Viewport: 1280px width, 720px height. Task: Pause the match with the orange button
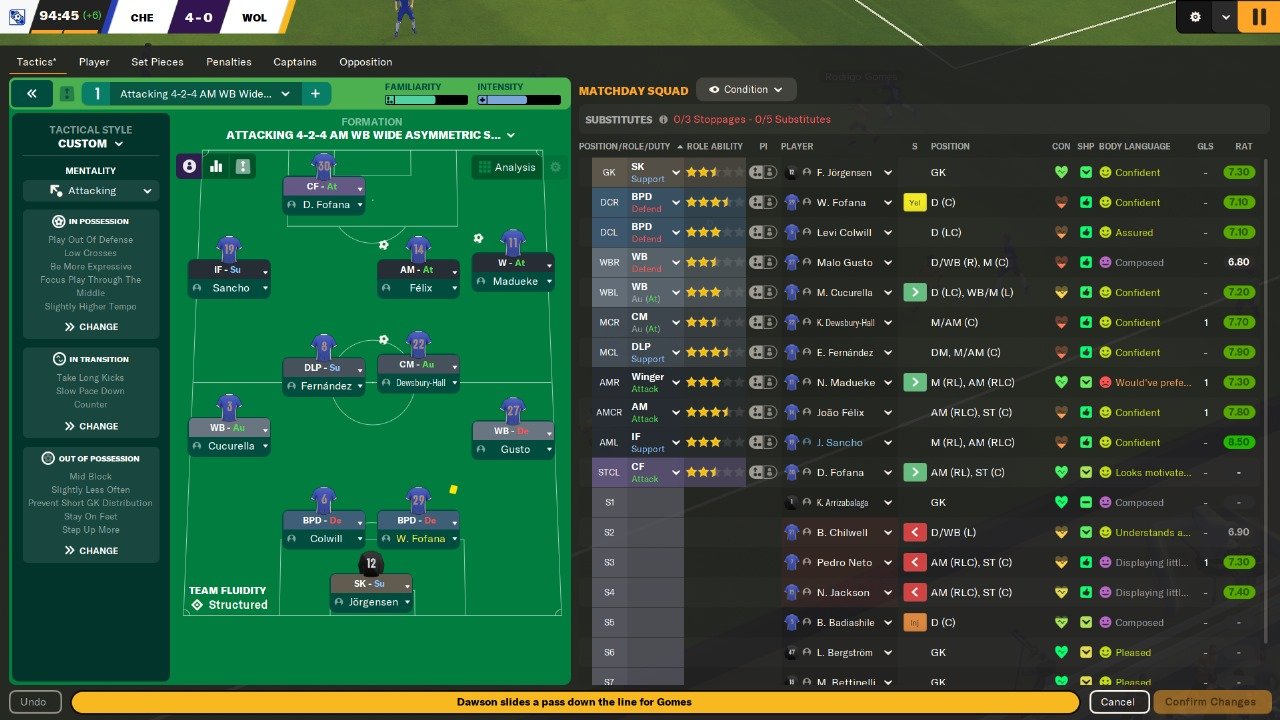(x=1252, y=17)
